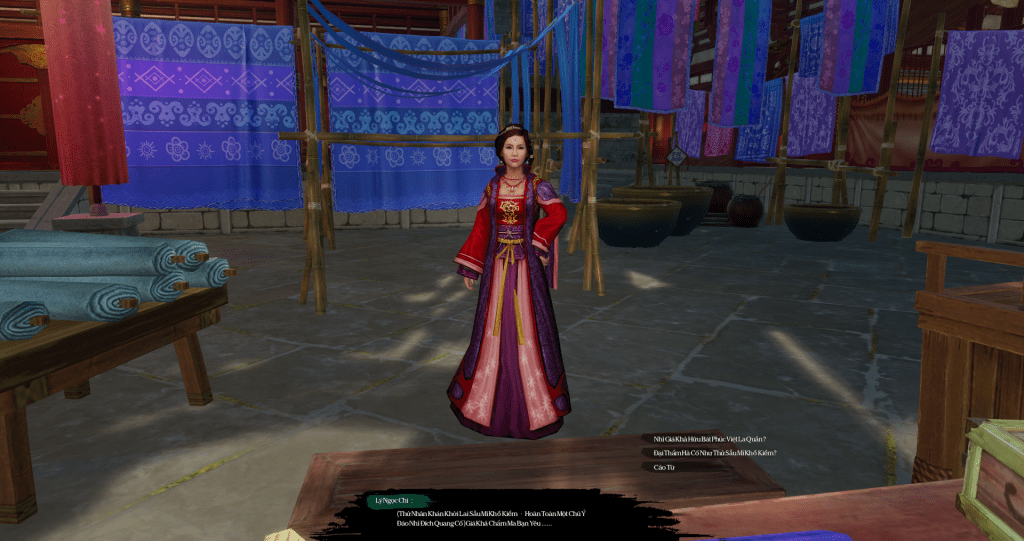Choose the reply asking about Phúc Việt La Quán

(716, 439)
